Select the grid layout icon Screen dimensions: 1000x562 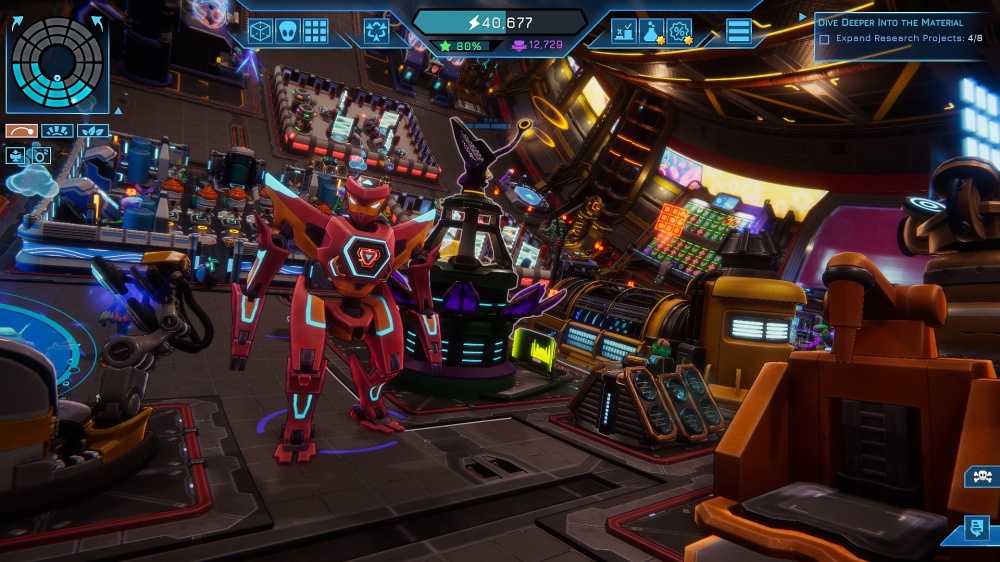(316, 31)
